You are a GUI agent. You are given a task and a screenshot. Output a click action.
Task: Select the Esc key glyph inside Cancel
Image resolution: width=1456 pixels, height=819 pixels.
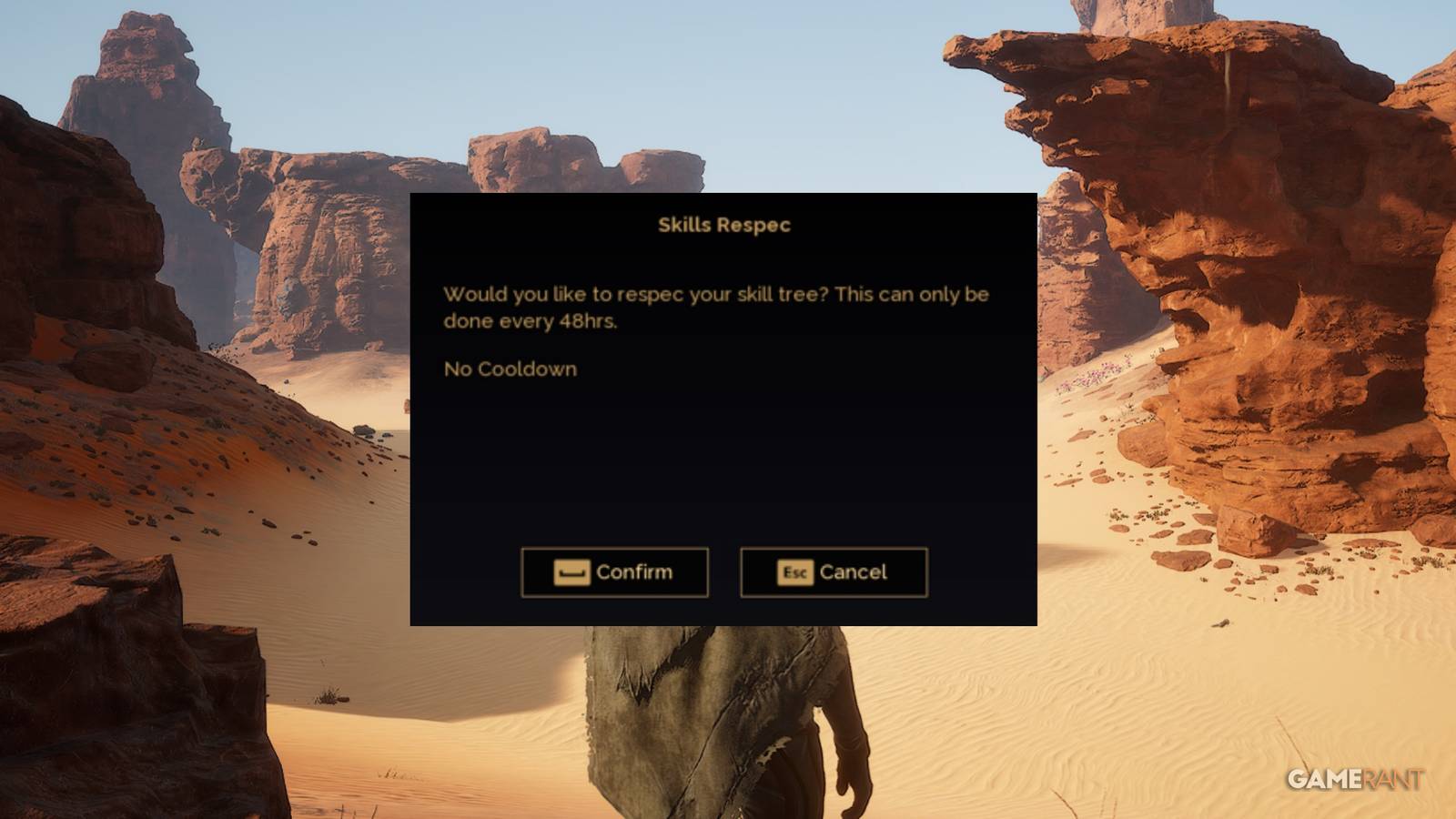pos(794,573)
